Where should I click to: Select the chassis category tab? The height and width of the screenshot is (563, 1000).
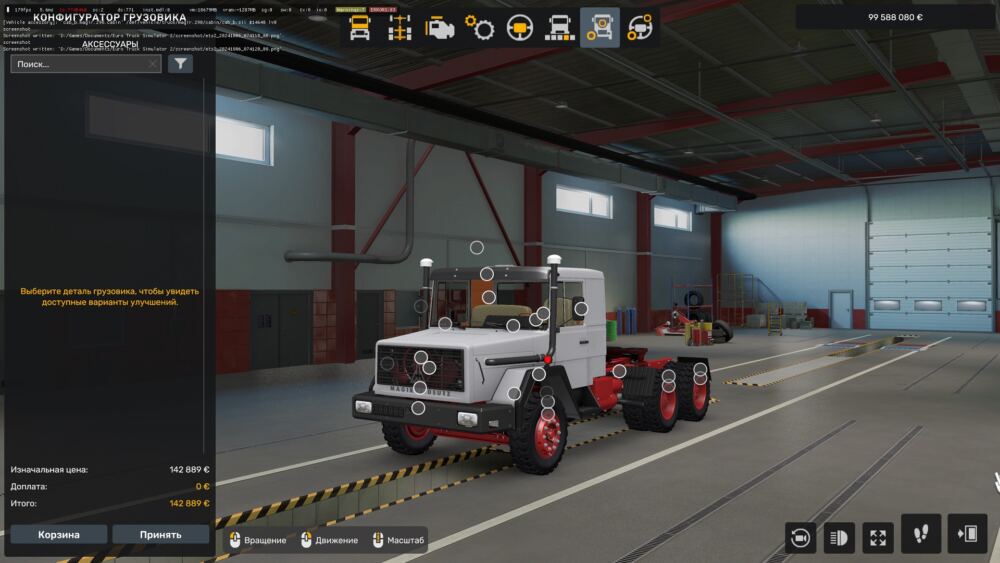[x=400, y=28]
